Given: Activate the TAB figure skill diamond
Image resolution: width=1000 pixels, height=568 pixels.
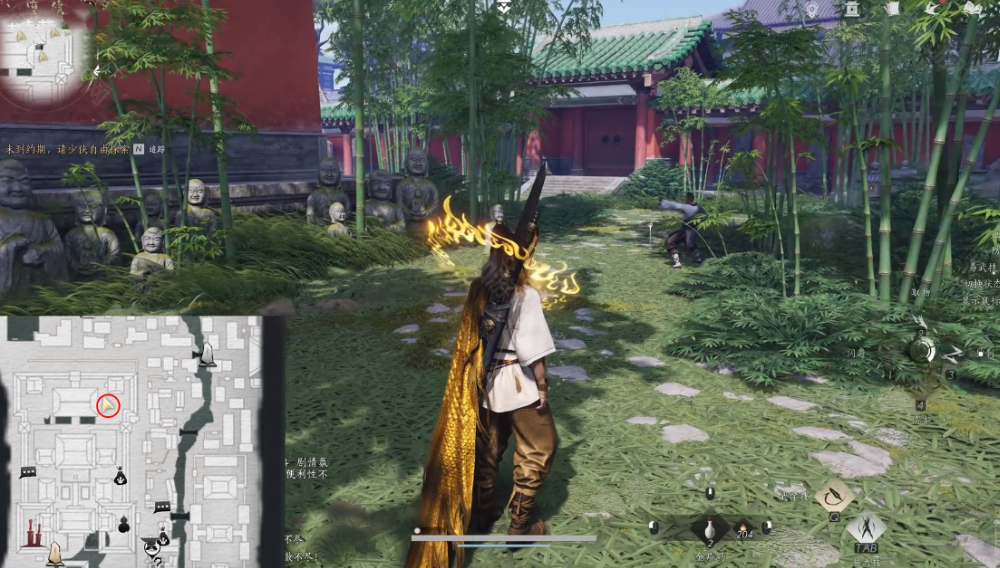Looking at the screenshot, I should pyautogui.click(x=865, y=529).
